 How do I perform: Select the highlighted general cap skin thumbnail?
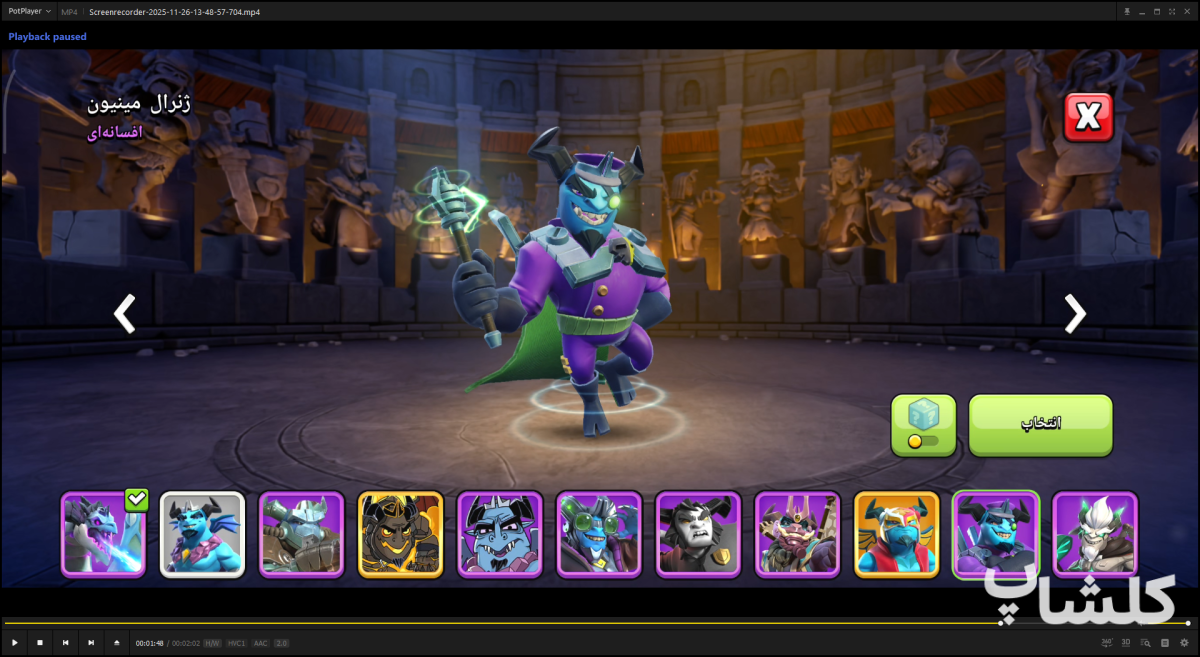pyautogui.click(x=996, y=535)
